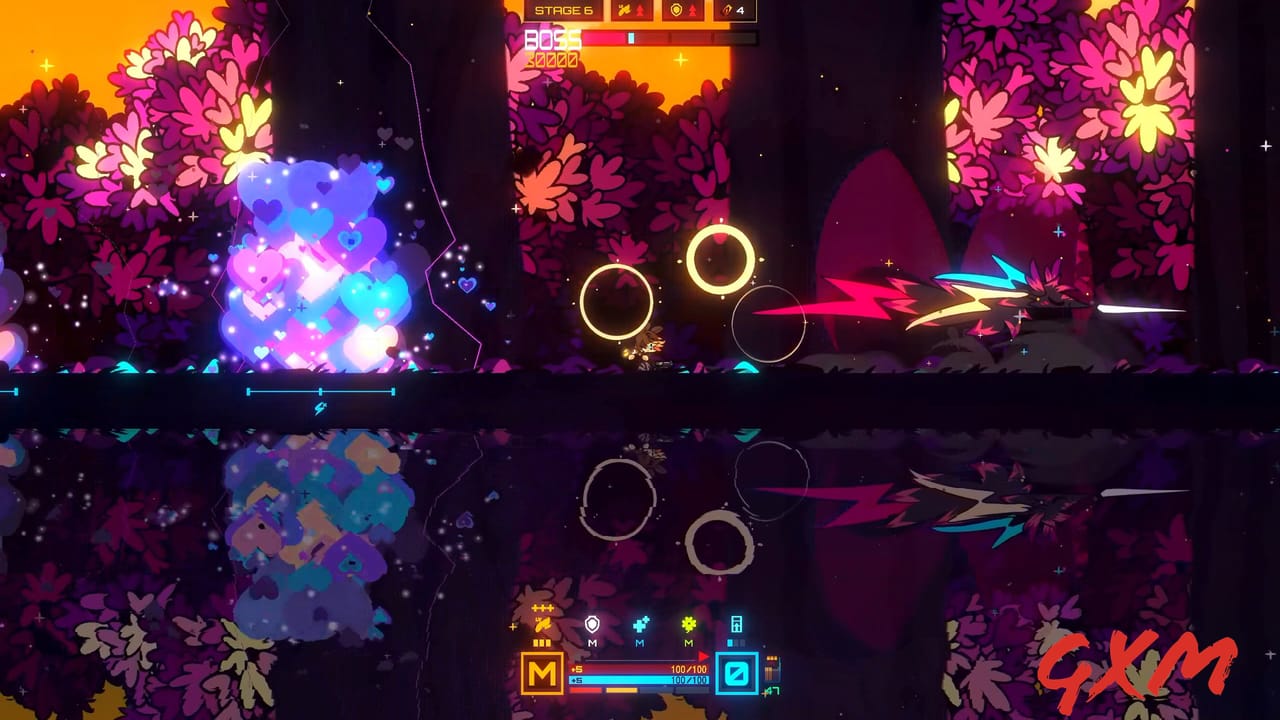Toggle the first orange ammo pip under the weapon icon
The width and height of the screenshot is (1280, 720).
(536, 642)
